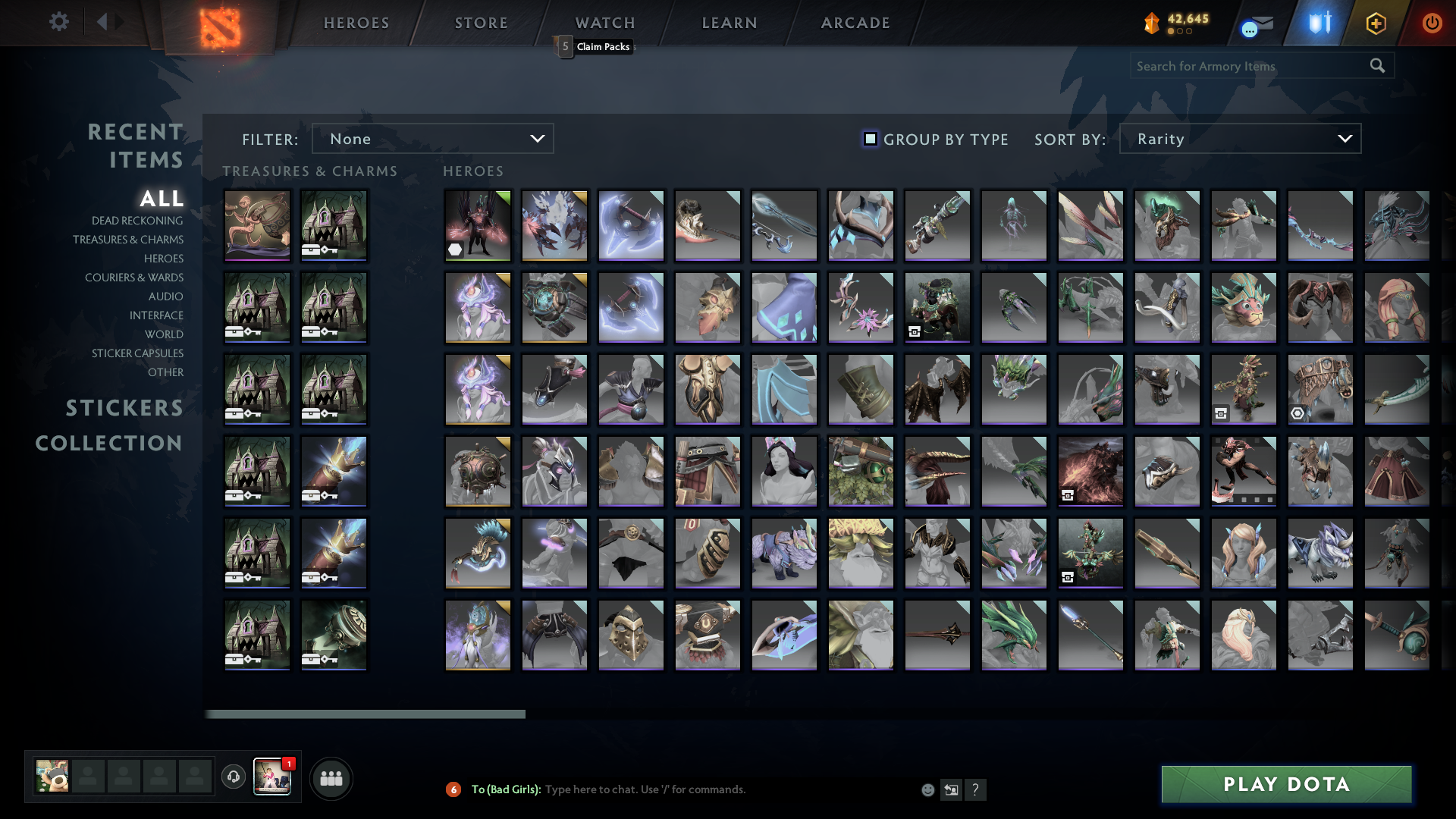Select the first treasure chest thumbnail
Image resolution: width=1456 pixels, height=819 pixels.
pyautogui.click(x=257, y=224)
